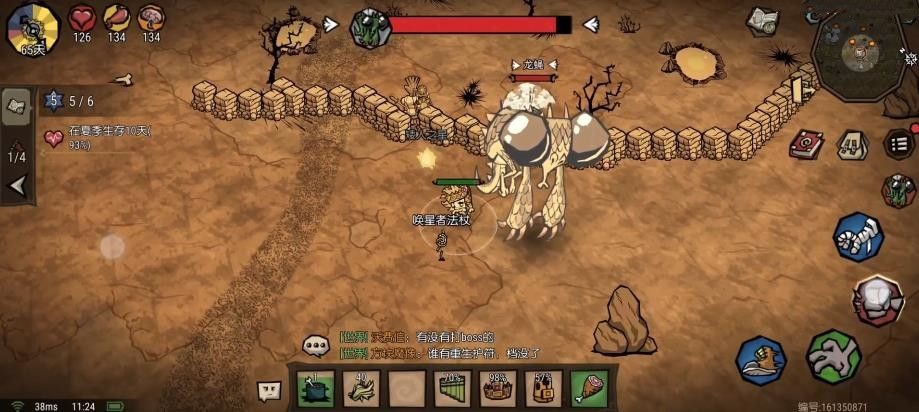Open the emote face button
919x412 pixels.
click(269, 389)
